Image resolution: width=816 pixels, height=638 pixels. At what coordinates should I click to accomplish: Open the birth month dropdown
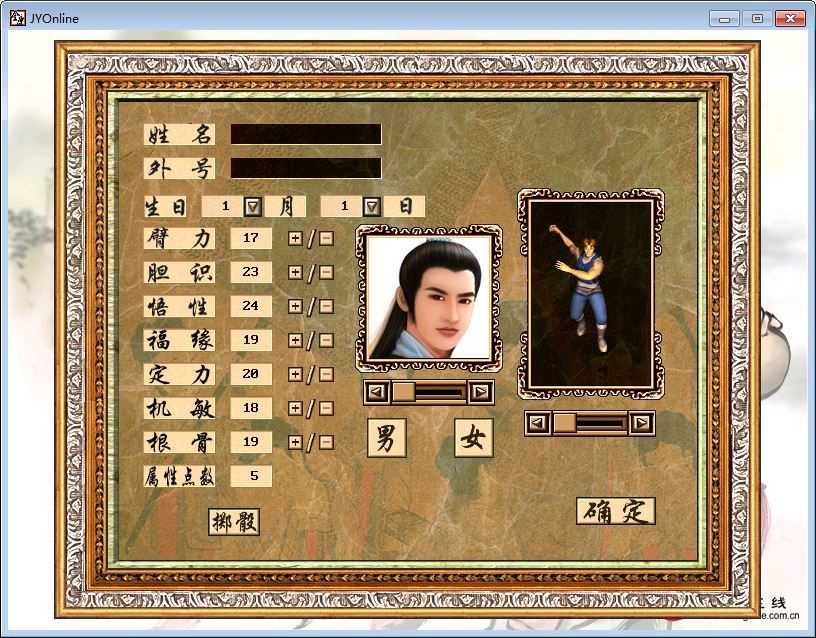[253, 206]
